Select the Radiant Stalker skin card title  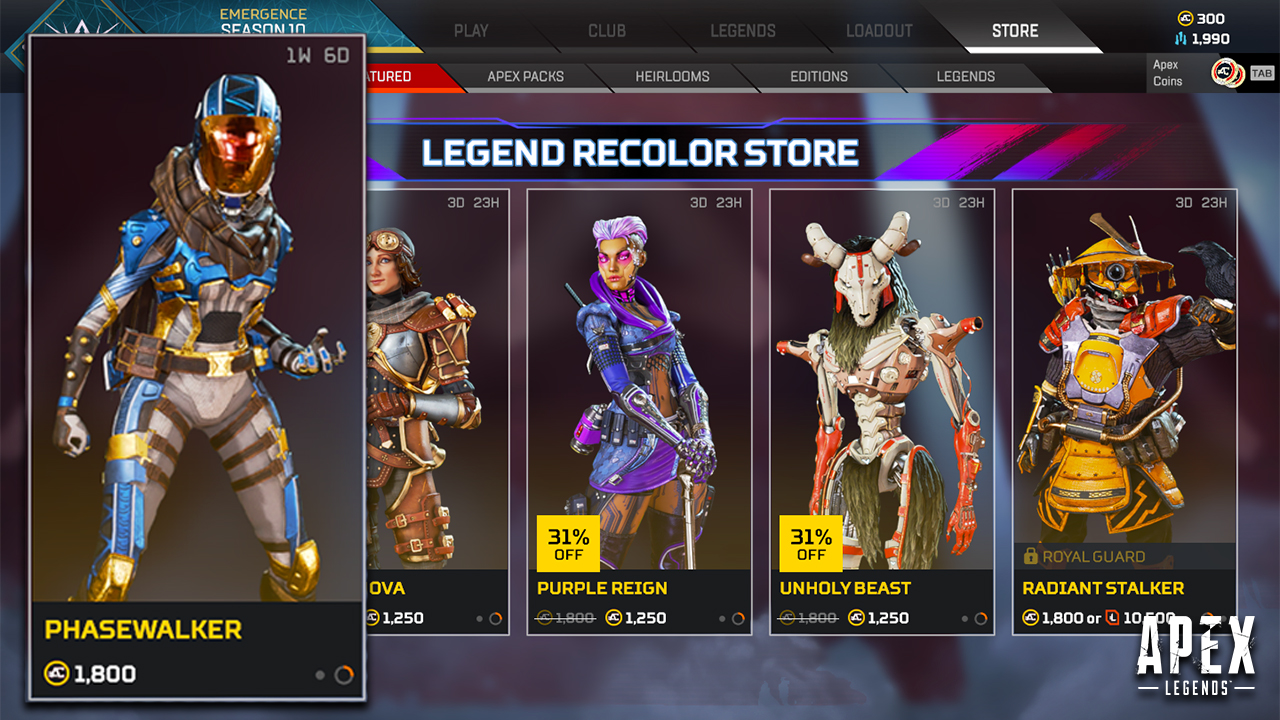tap(1102, 588)
